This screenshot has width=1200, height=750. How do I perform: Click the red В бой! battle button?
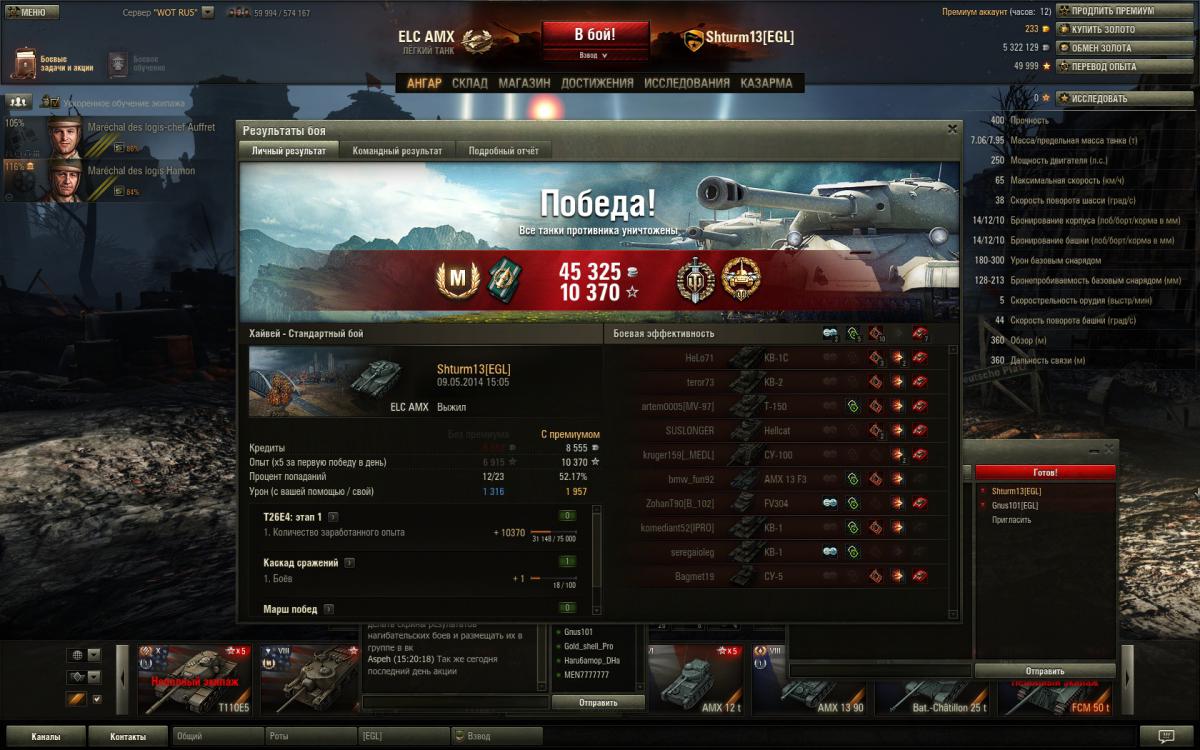594,35
